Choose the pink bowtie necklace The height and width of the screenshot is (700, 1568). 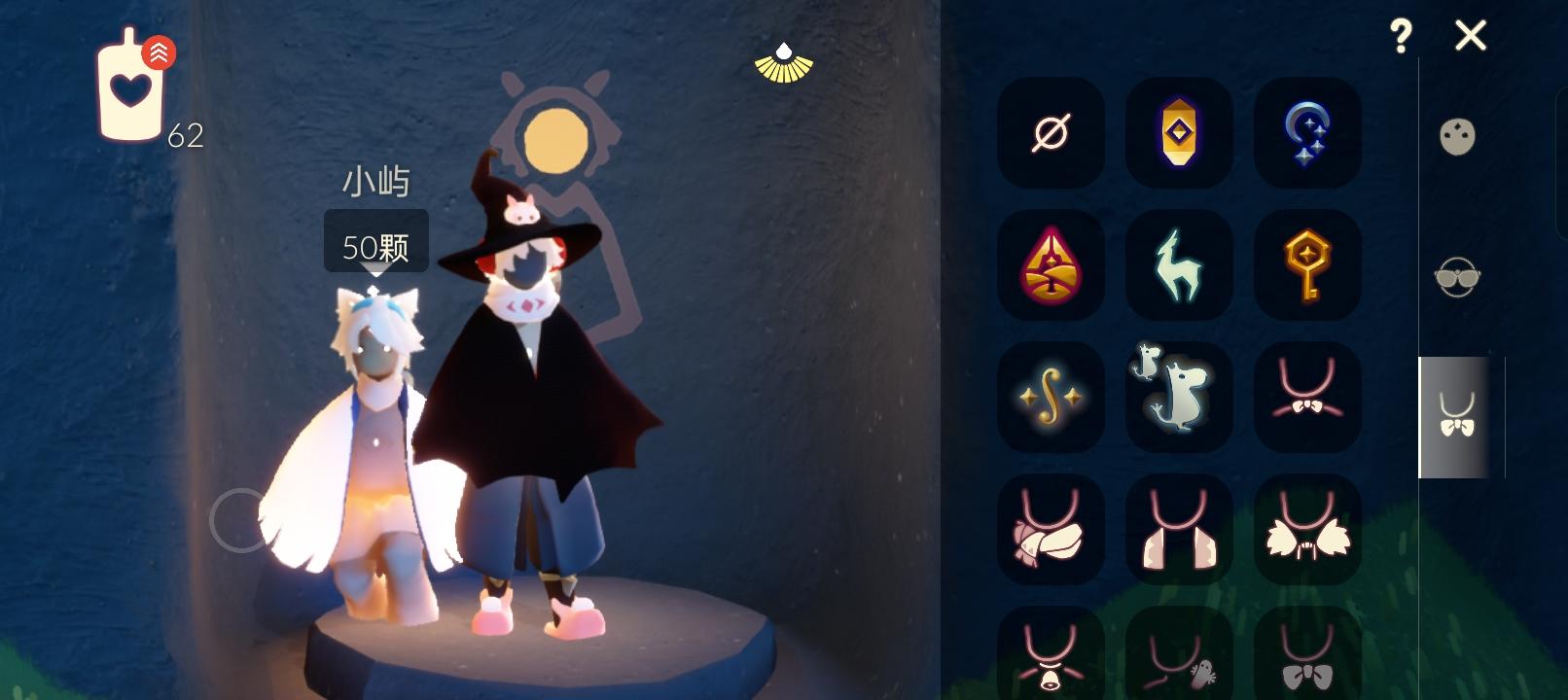pos(1307,399)
